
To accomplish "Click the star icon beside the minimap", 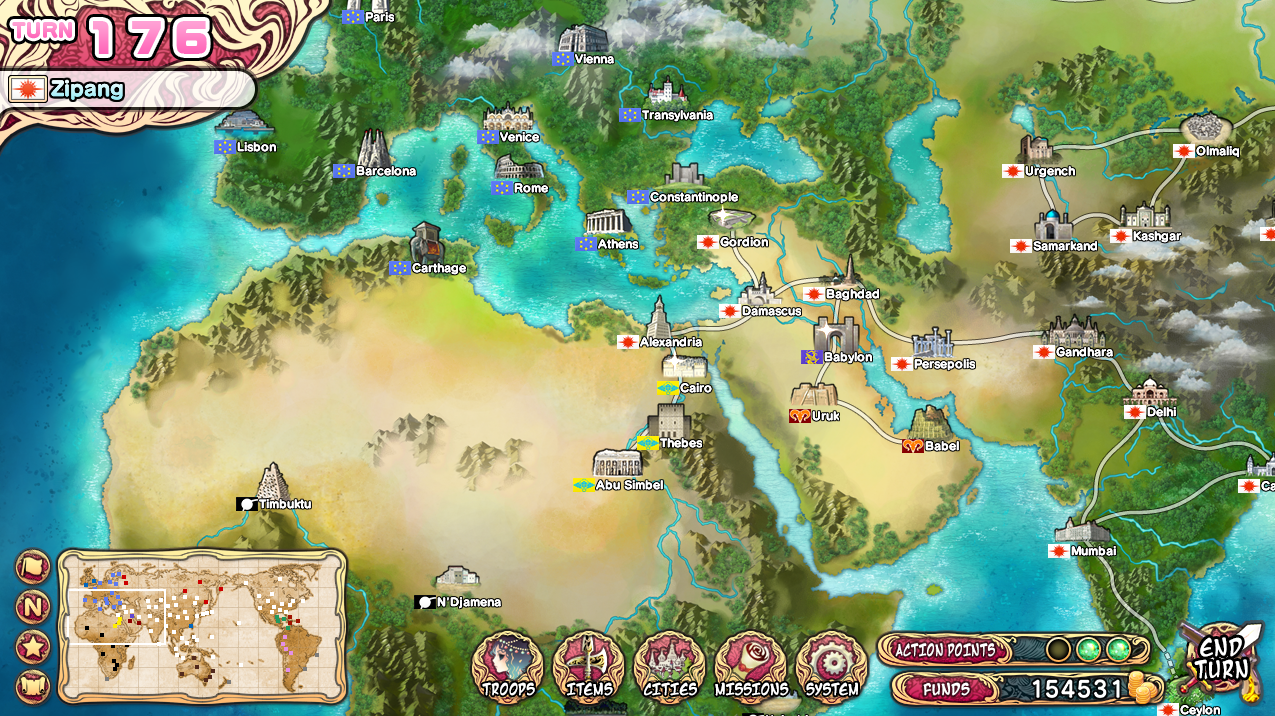I will pos(33,647).
